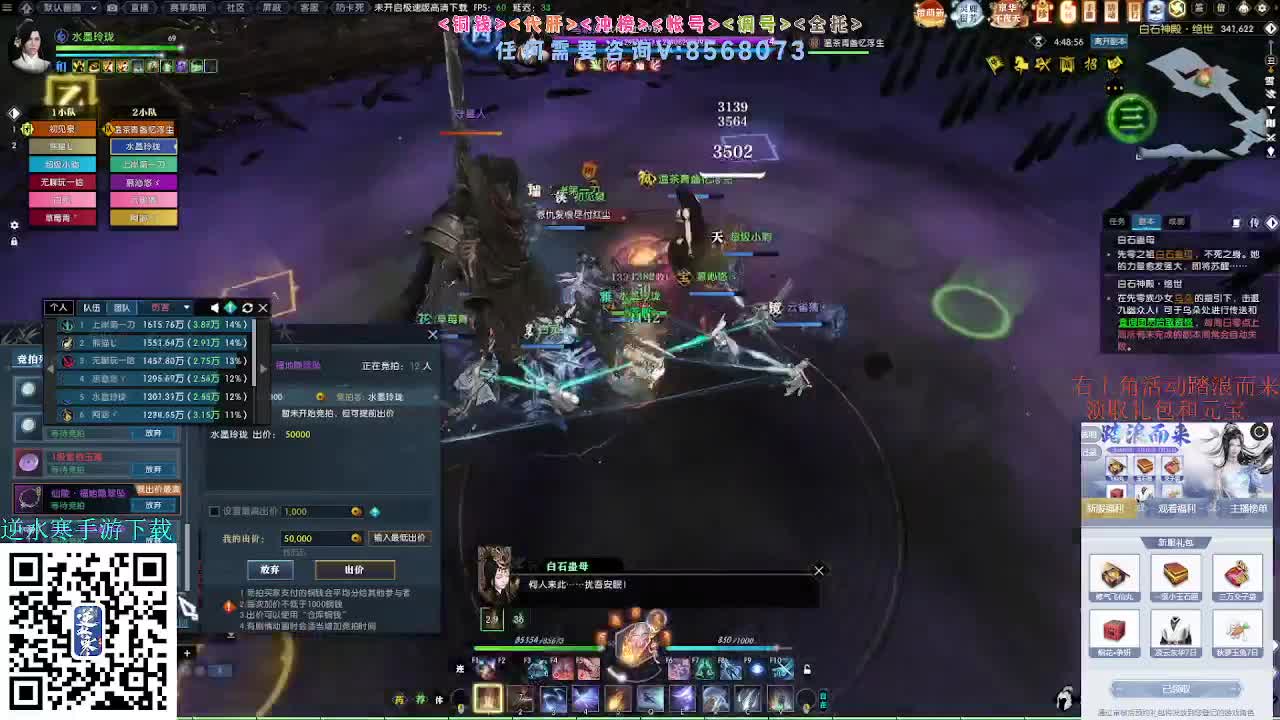Click the coin icon beside the 50,000 bid amount
This screenshot has height=720, width=1280.
point(355,538)
